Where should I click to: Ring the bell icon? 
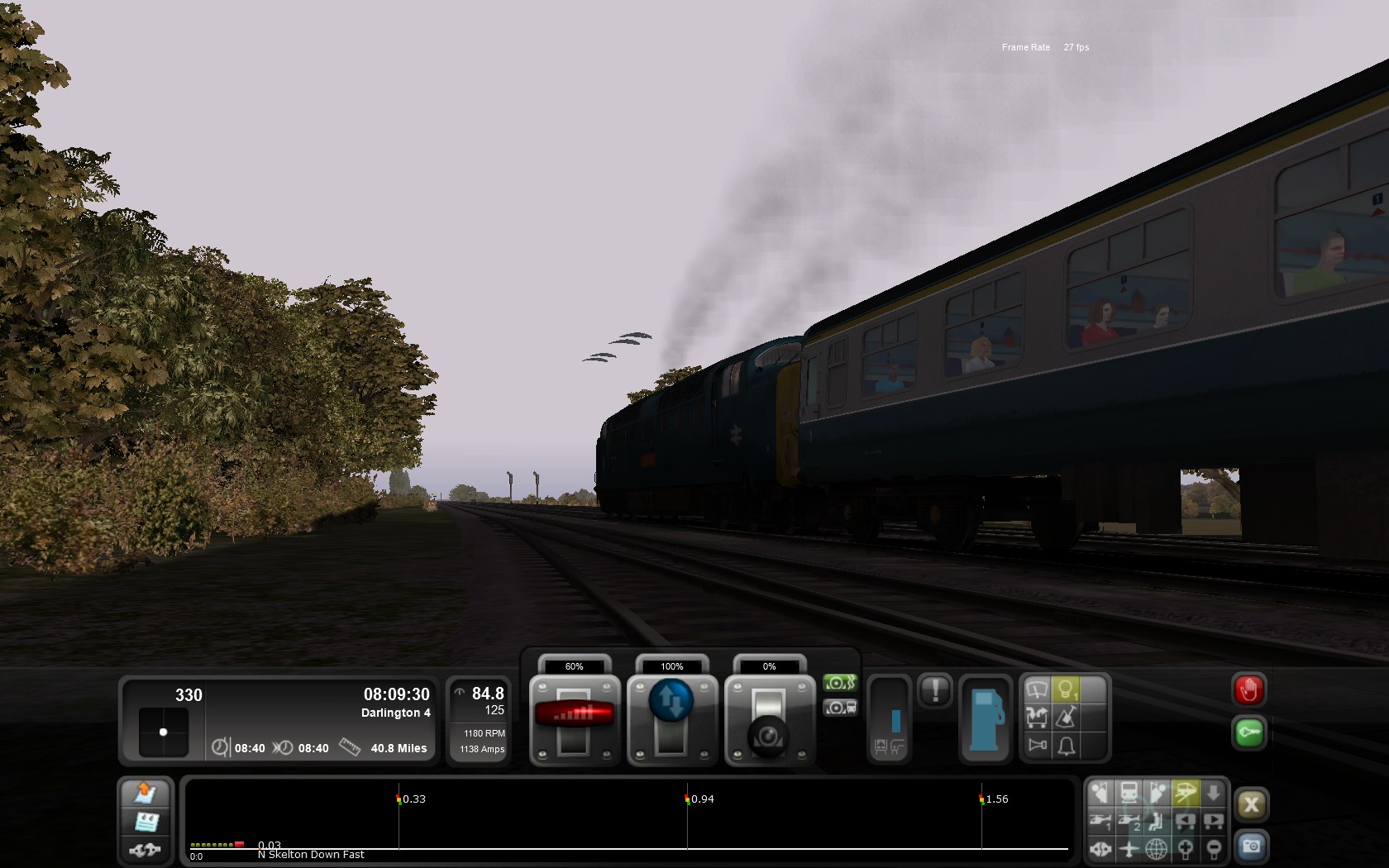[x=1067, y=746]
